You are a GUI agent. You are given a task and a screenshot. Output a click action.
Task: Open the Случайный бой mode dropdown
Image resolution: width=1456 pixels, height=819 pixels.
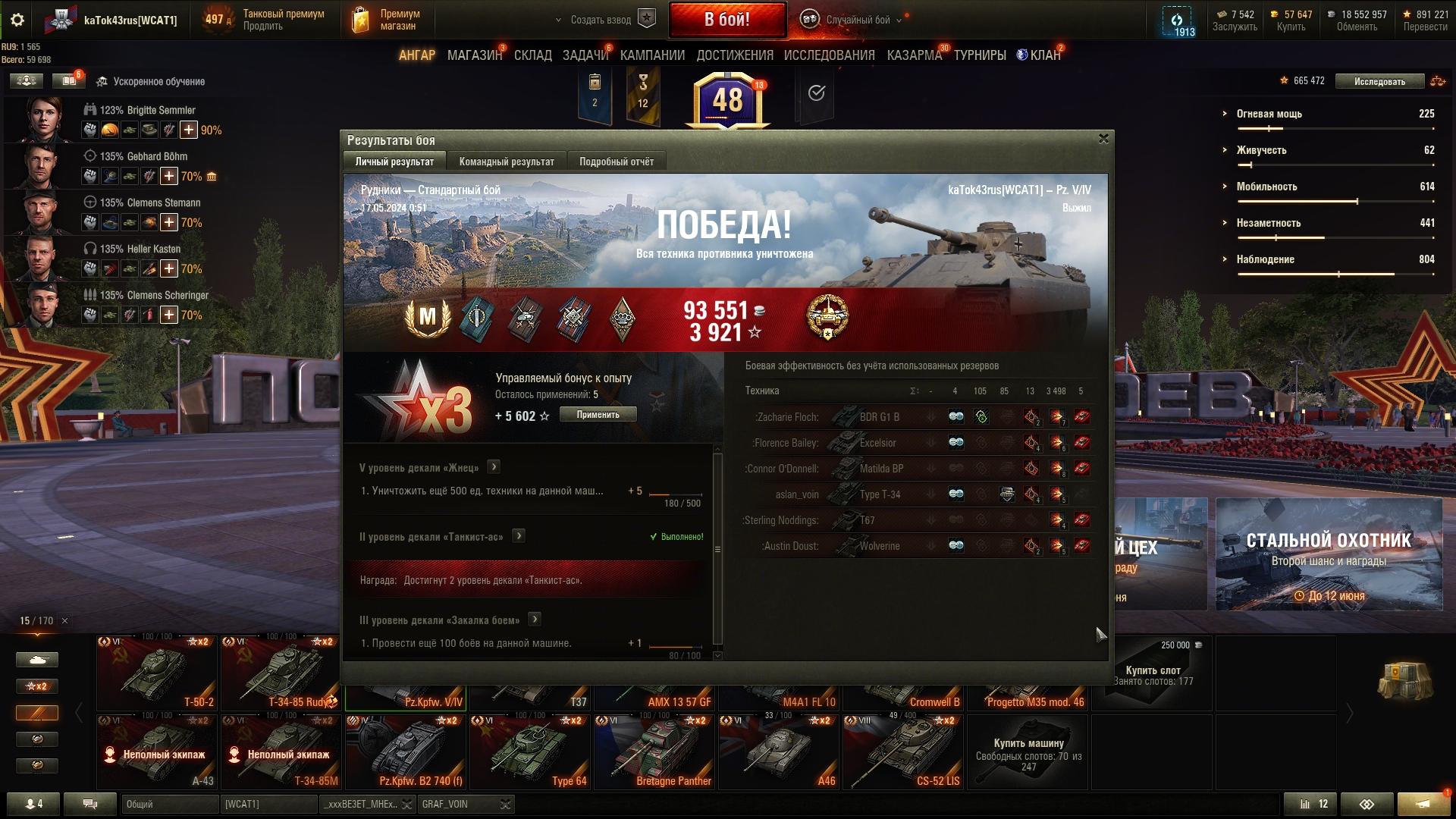(x=857, y=20)
